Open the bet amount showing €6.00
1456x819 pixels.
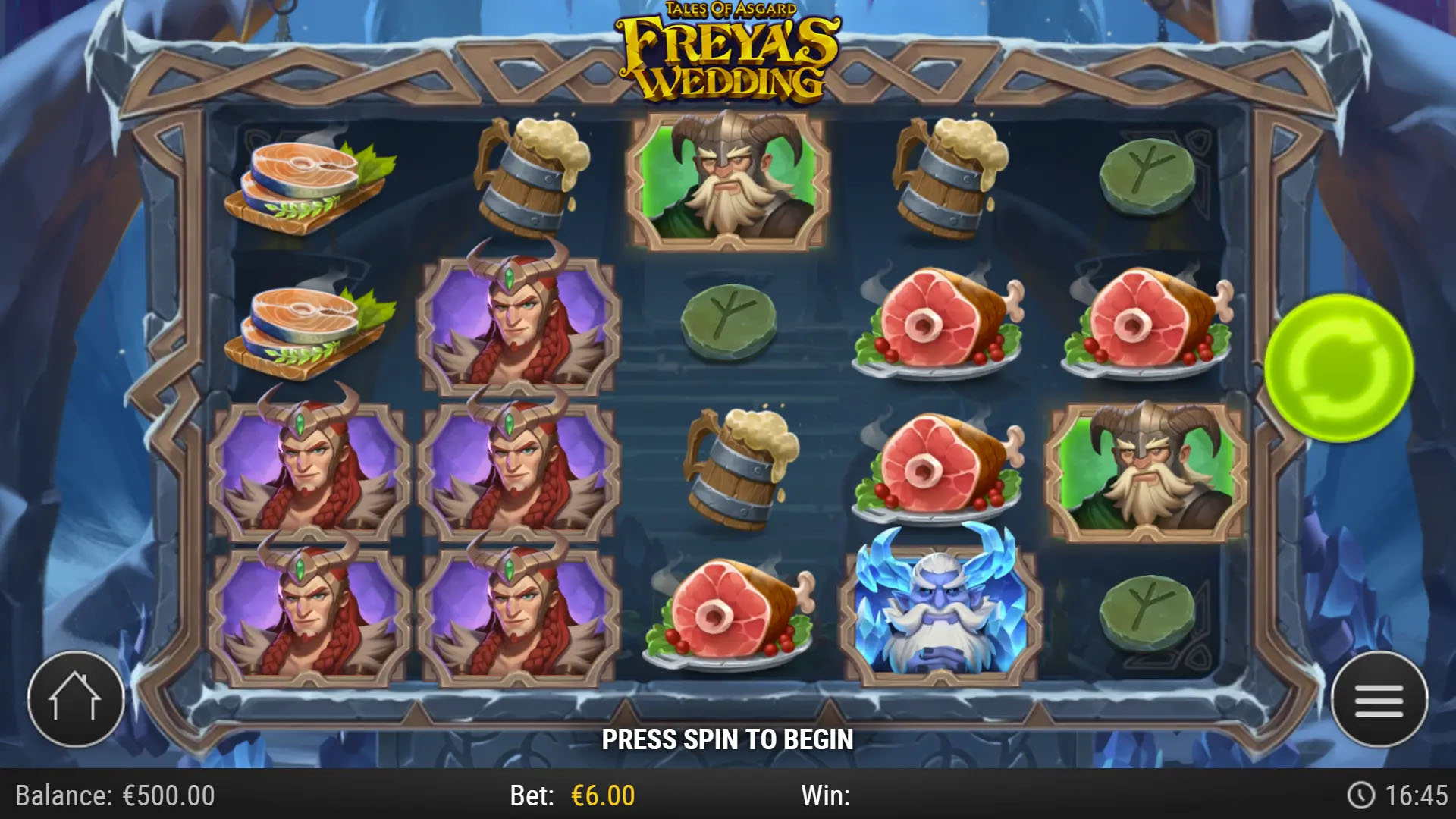tap(599, 796)
